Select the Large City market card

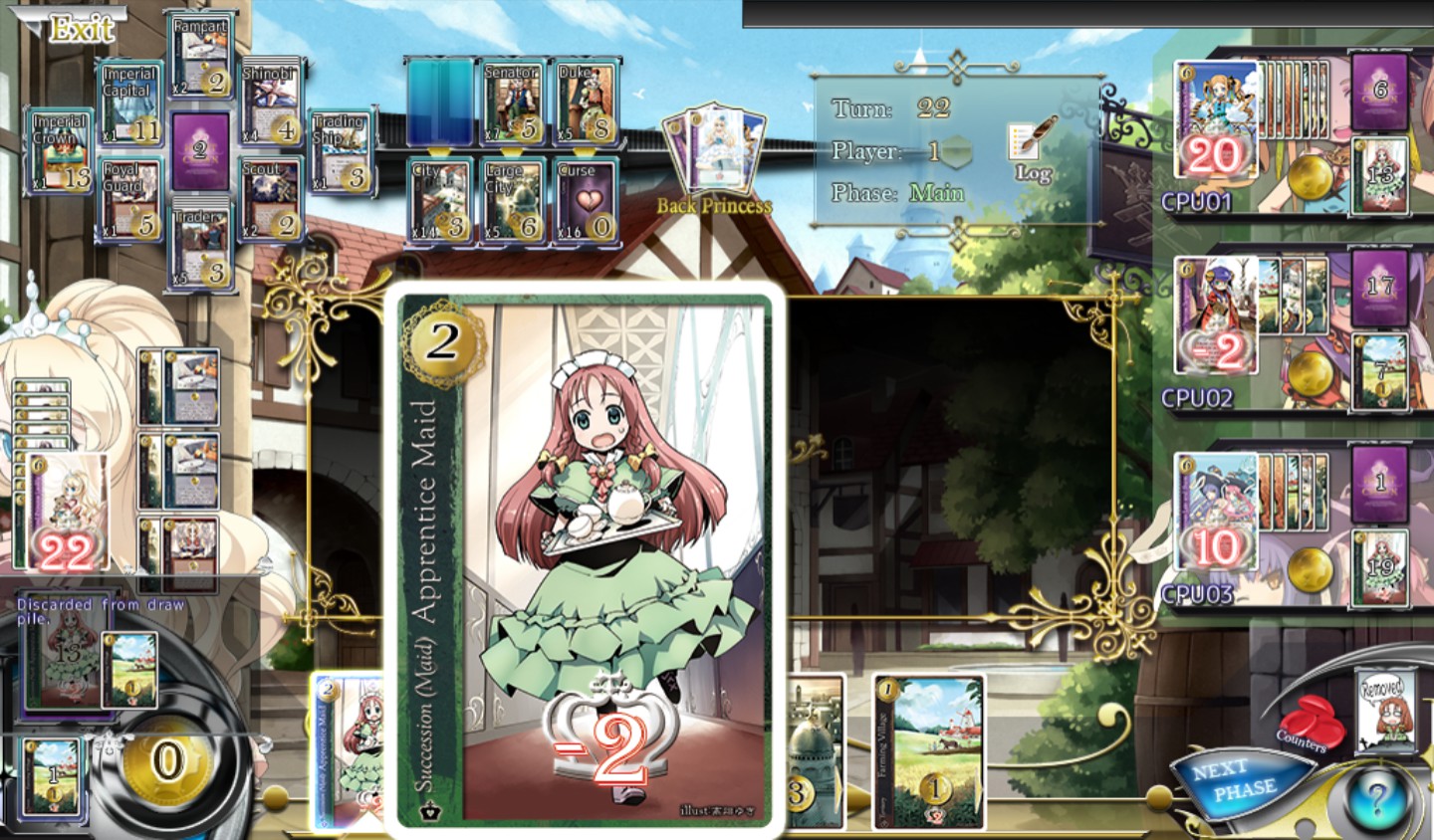coord(512,201)
